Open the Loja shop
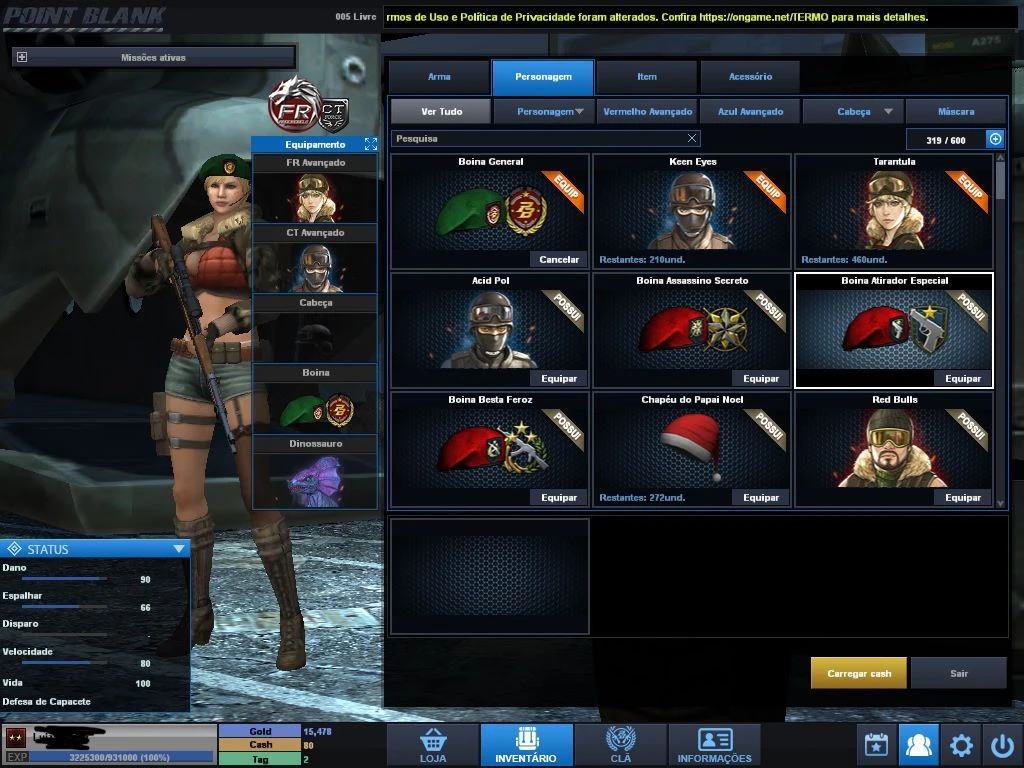This screenshot has width=1024, height=768. [433, 745]
